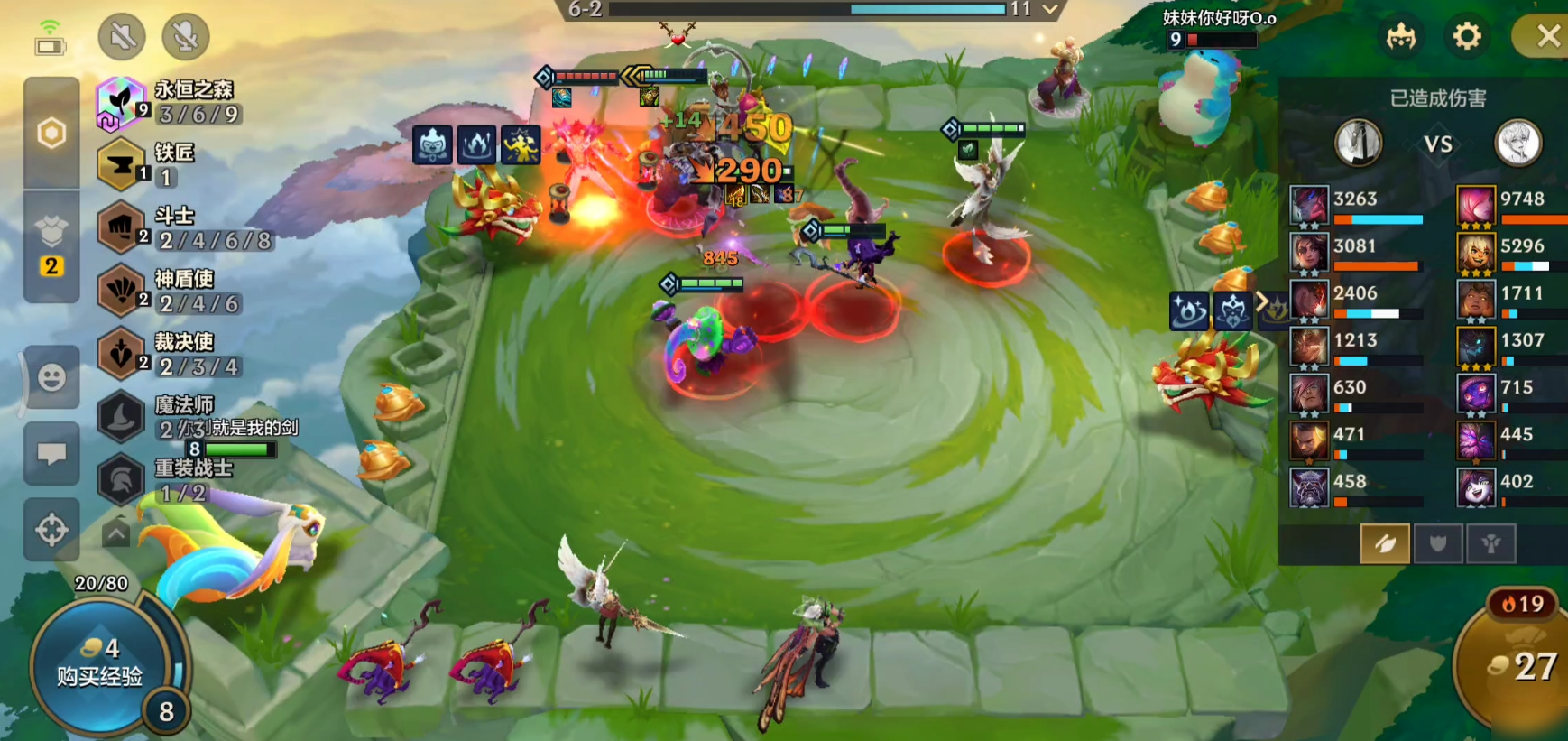Toggle the muted speaker icon
The image size is (1568, 741).
(x=122, y=36)
